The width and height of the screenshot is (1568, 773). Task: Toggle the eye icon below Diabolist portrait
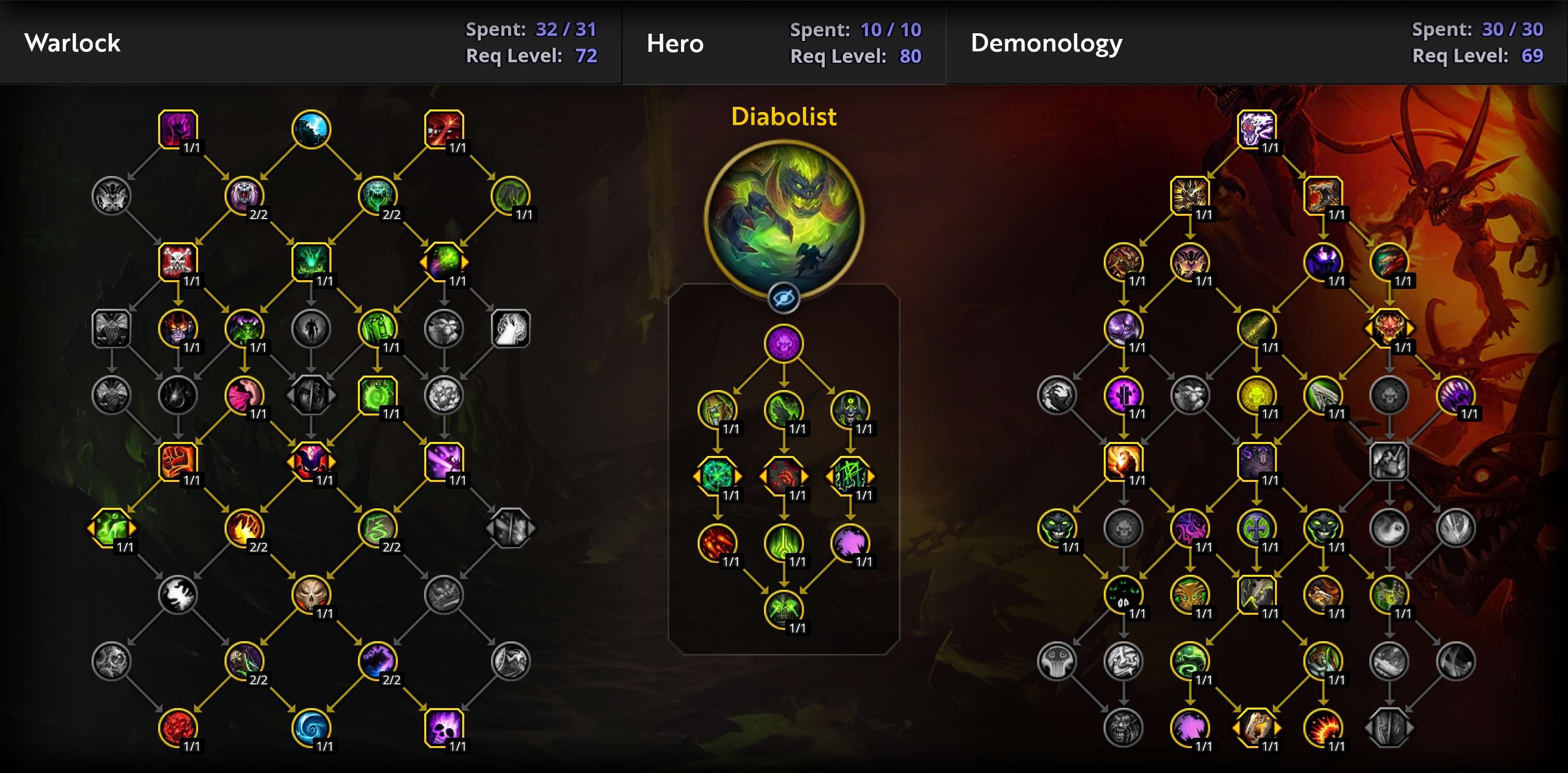click(x=783, y=299)
